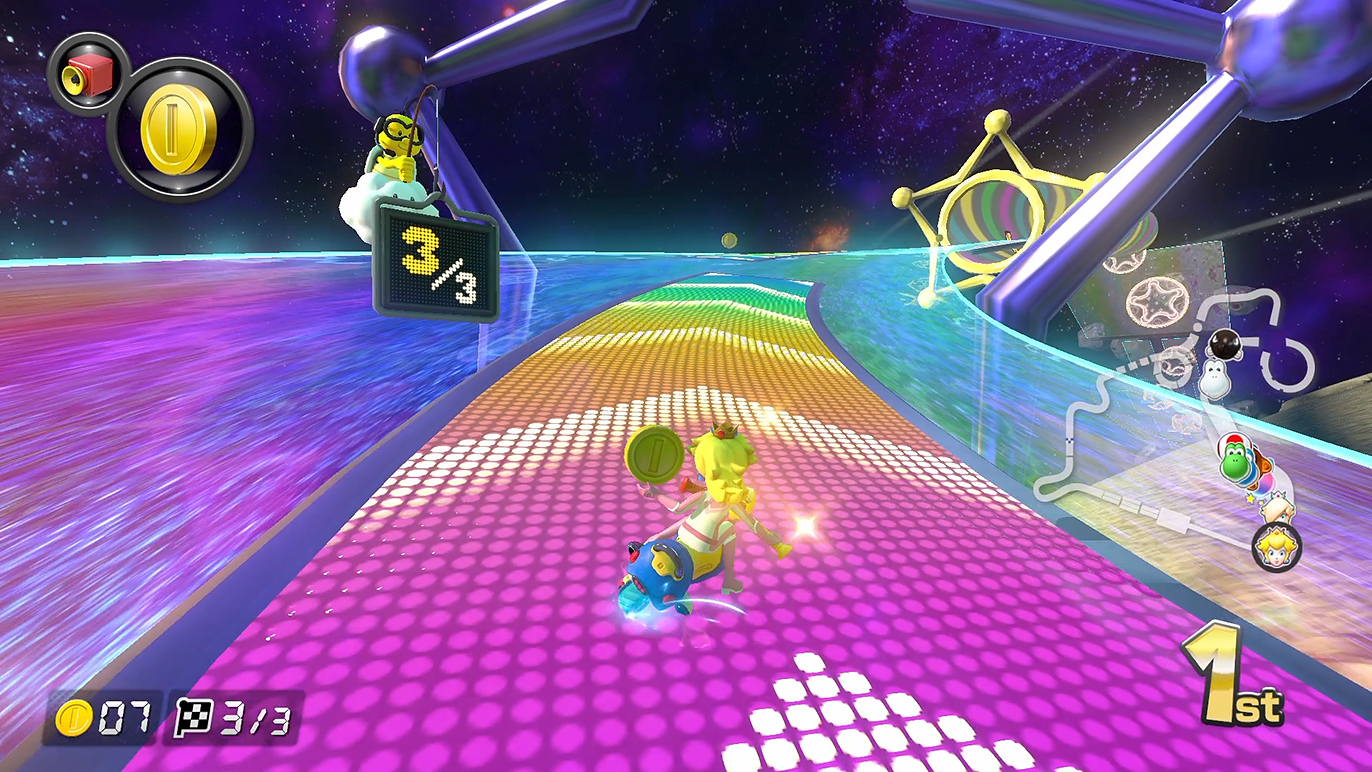
Task: Click Peach's racer icon on the minimap
Action: click(x=1276, y=546)
